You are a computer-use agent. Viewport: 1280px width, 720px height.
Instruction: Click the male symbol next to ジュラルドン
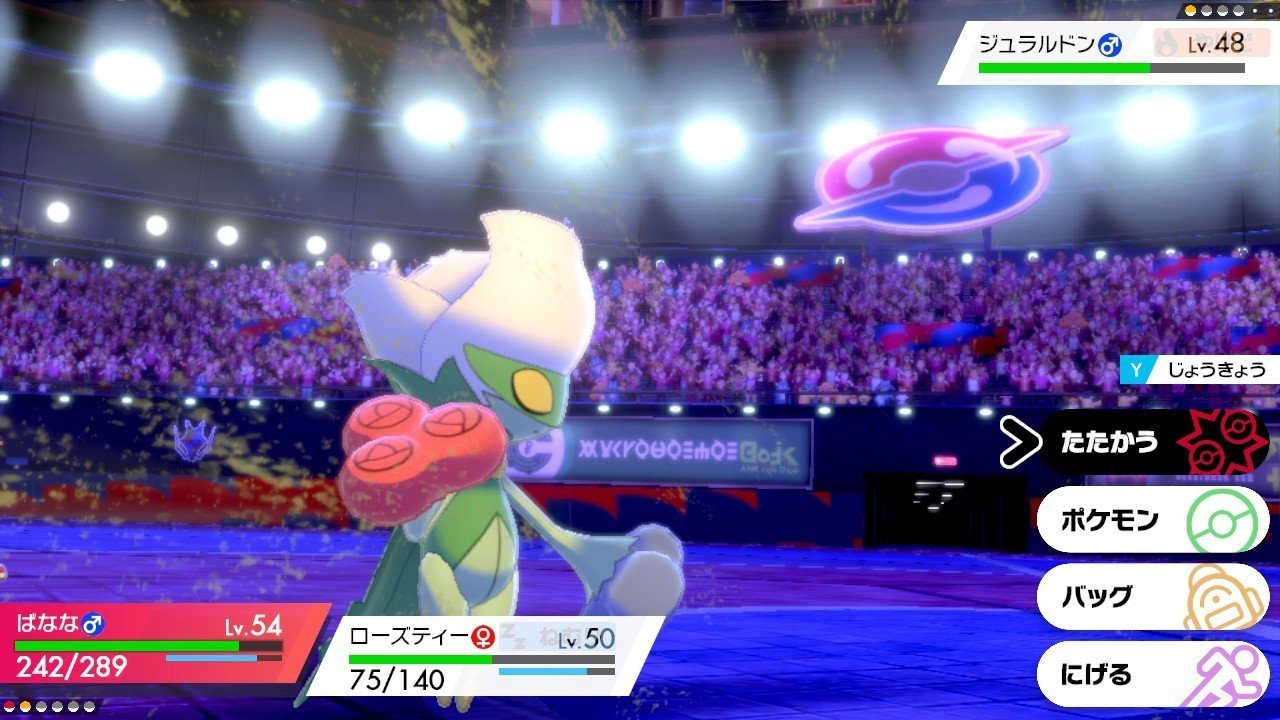pyautogui.click(x=1110, y=43)
